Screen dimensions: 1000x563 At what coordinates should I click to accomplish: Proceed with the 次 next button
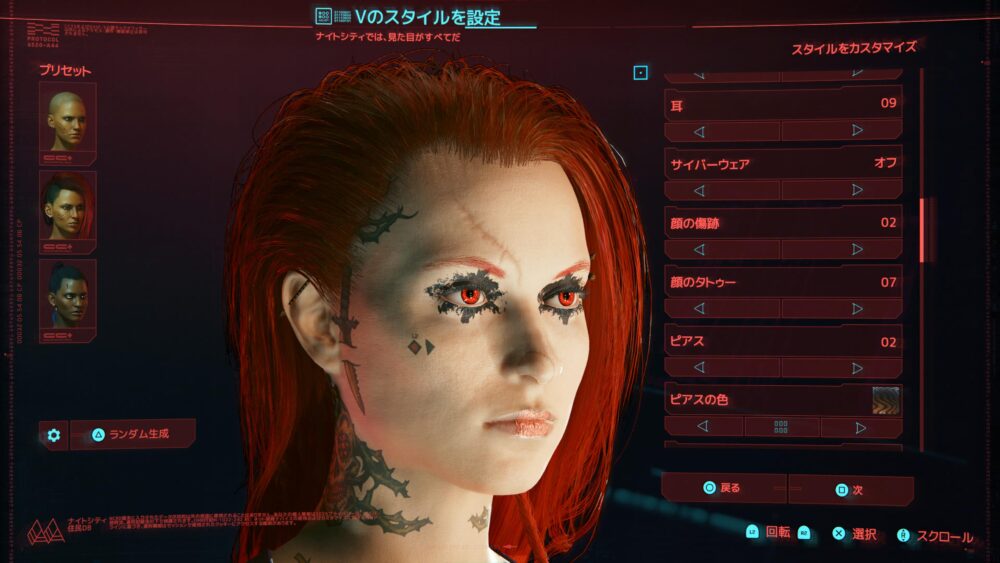pos(850,490)
